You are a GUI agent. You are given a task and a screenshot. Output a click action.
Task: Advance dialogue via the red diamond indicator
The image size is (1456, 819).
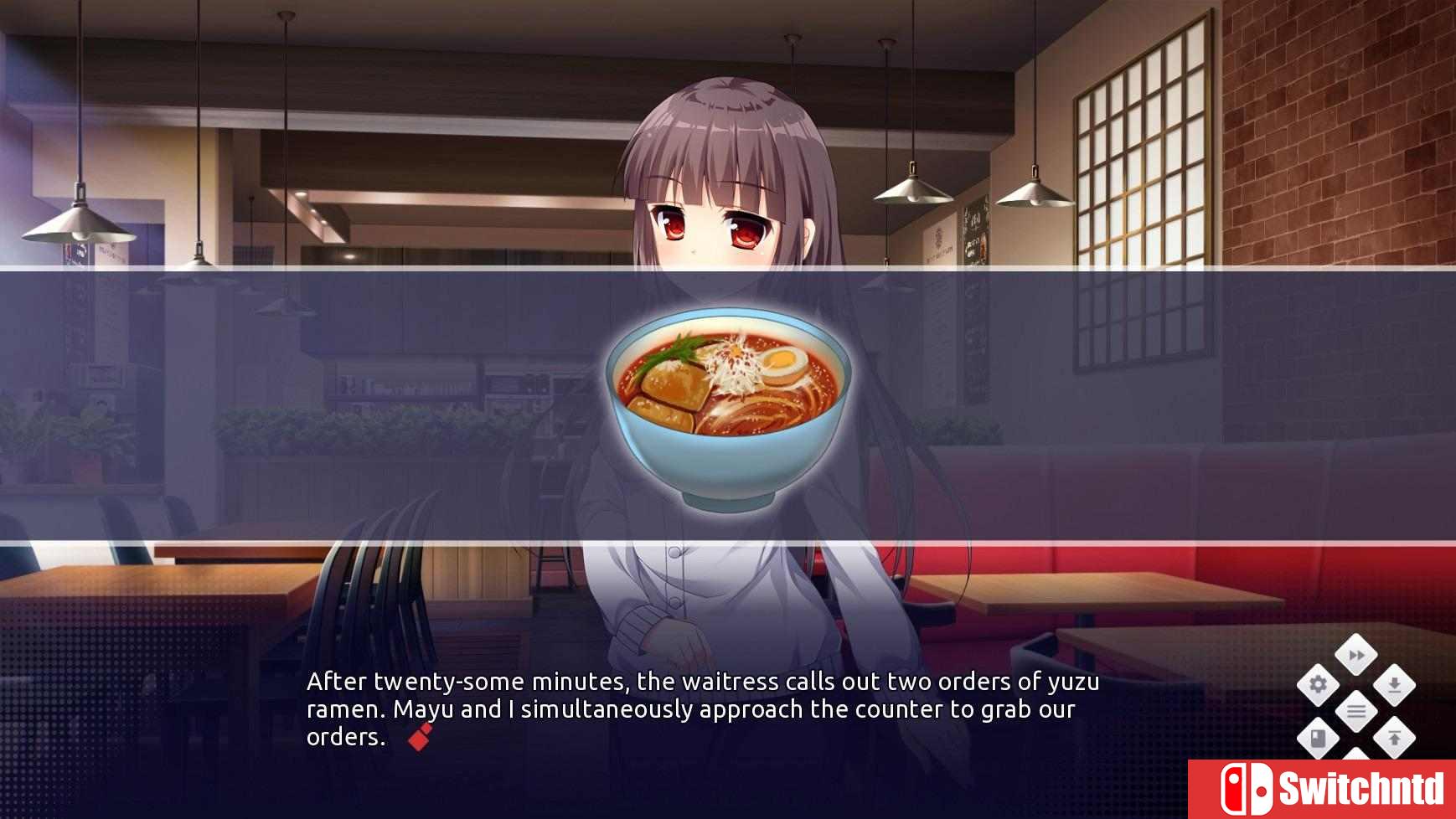click(x=421, y=737)
